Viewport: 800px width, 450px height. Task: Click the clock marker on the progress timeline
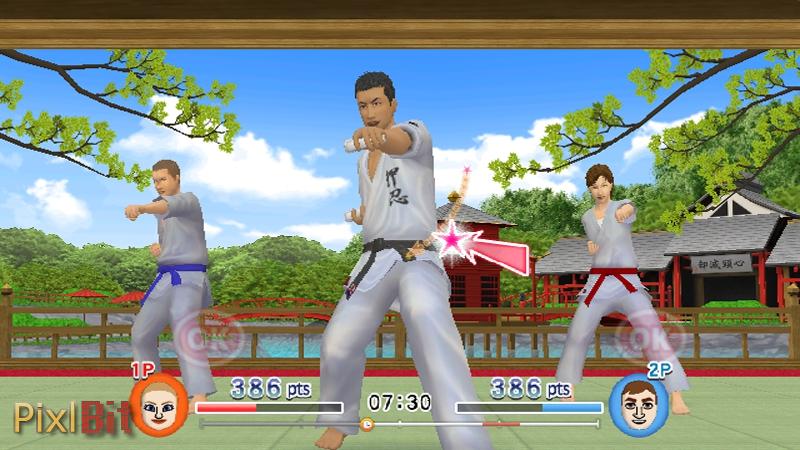[366, 424]
